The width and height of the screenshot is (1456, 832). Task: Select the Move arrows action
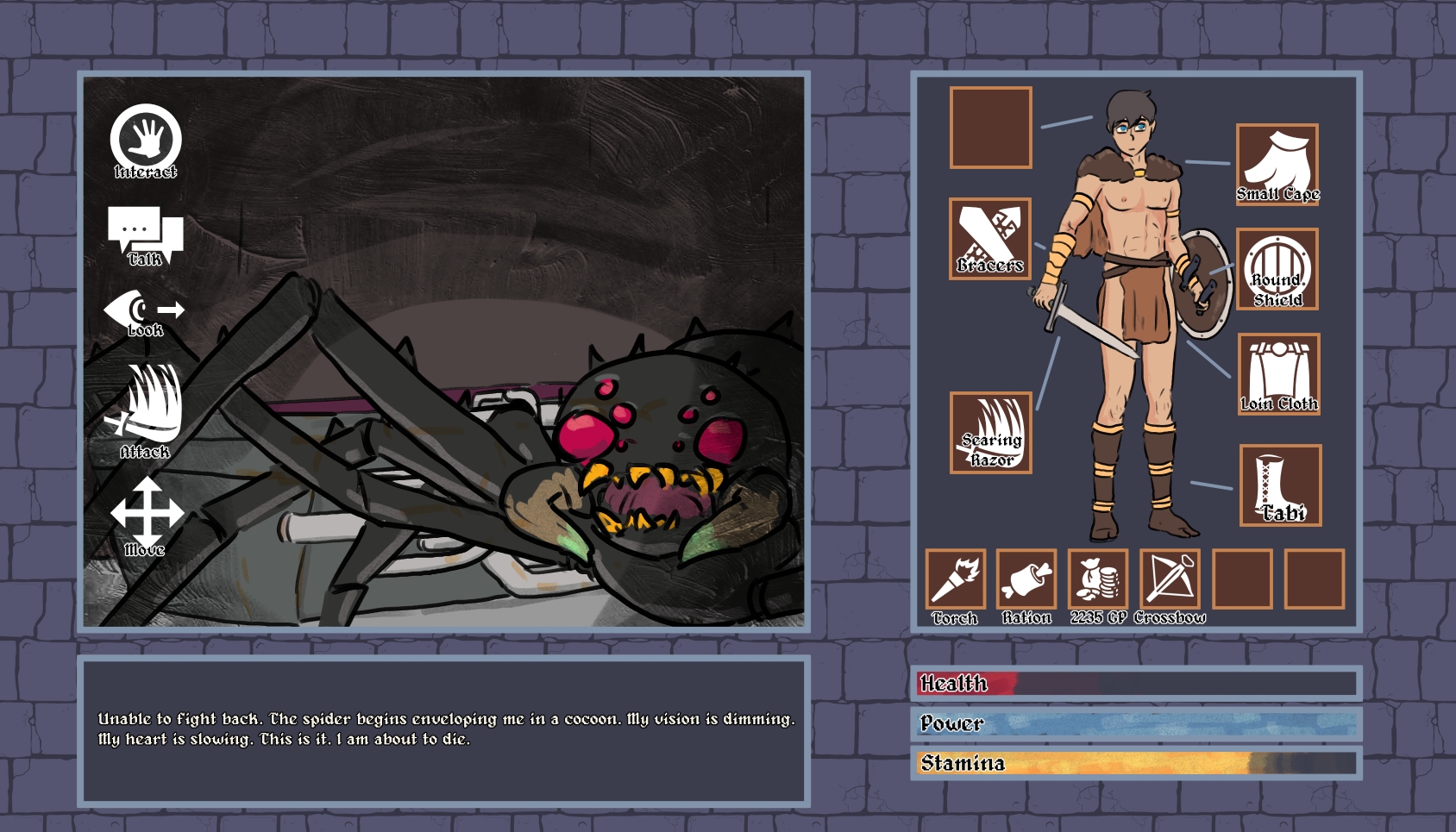point(146,514)
